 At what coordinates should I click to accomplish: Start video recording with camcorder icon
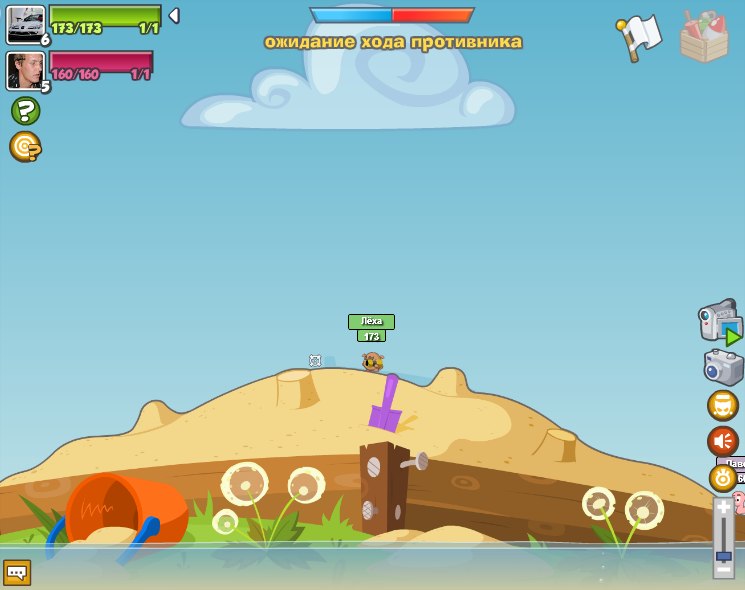[x=720, y=322]
